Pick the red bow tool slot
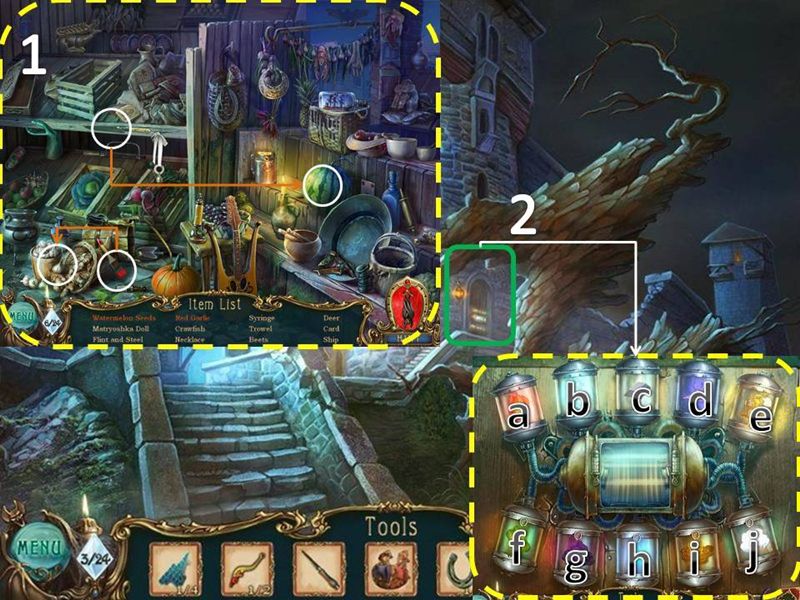This screenshot has width=800, height=600. (247, 569)
